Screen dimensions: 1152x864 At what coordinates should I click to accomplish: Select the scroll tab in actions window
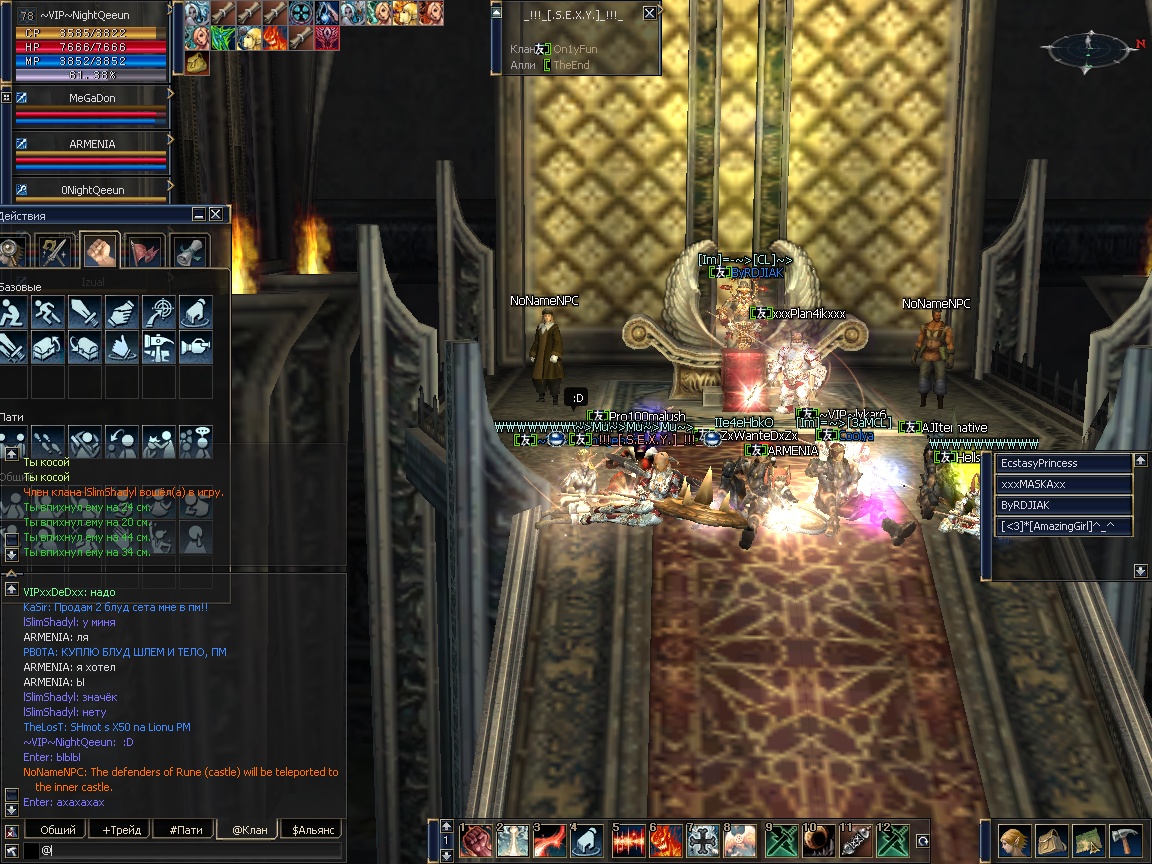click(189, 250)
